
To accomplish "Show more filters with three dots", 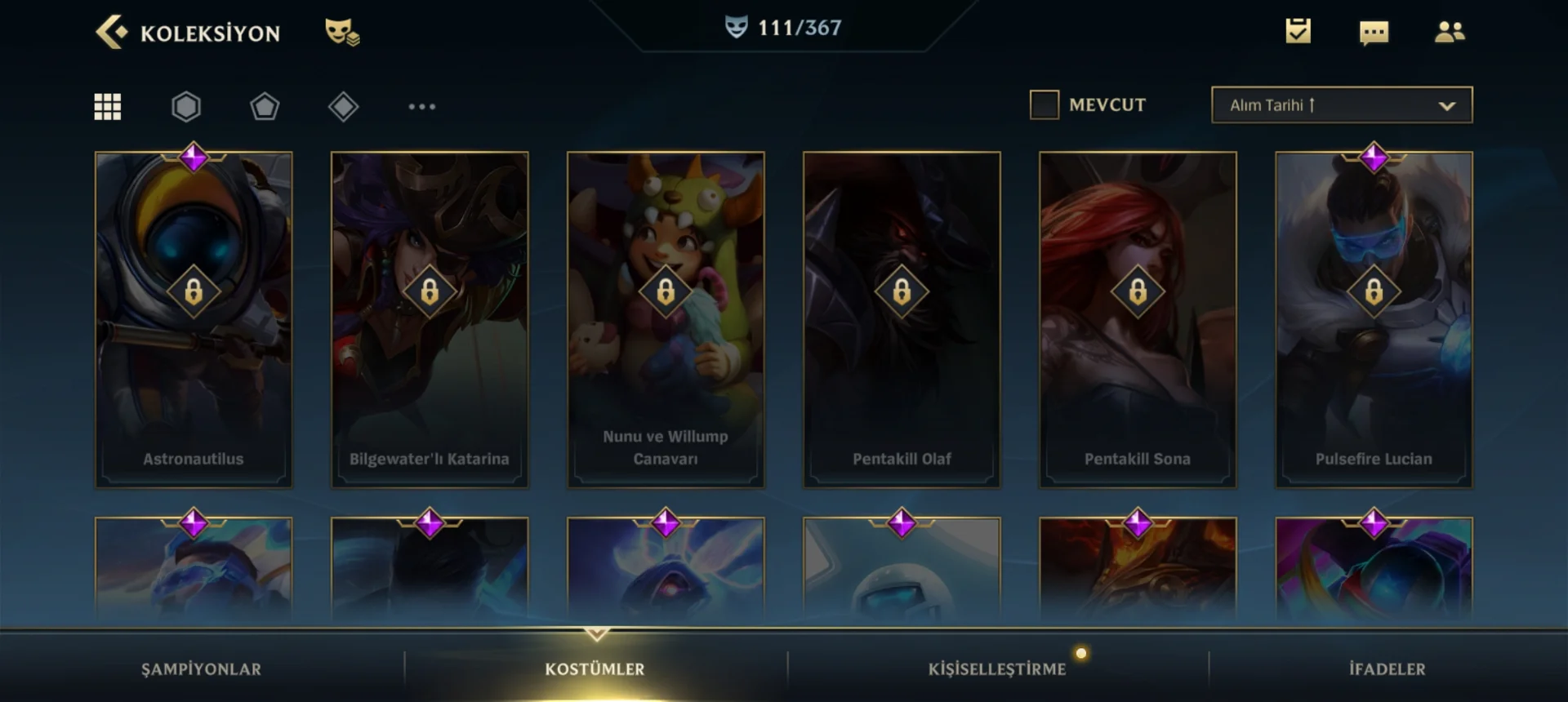I will 421,106.
